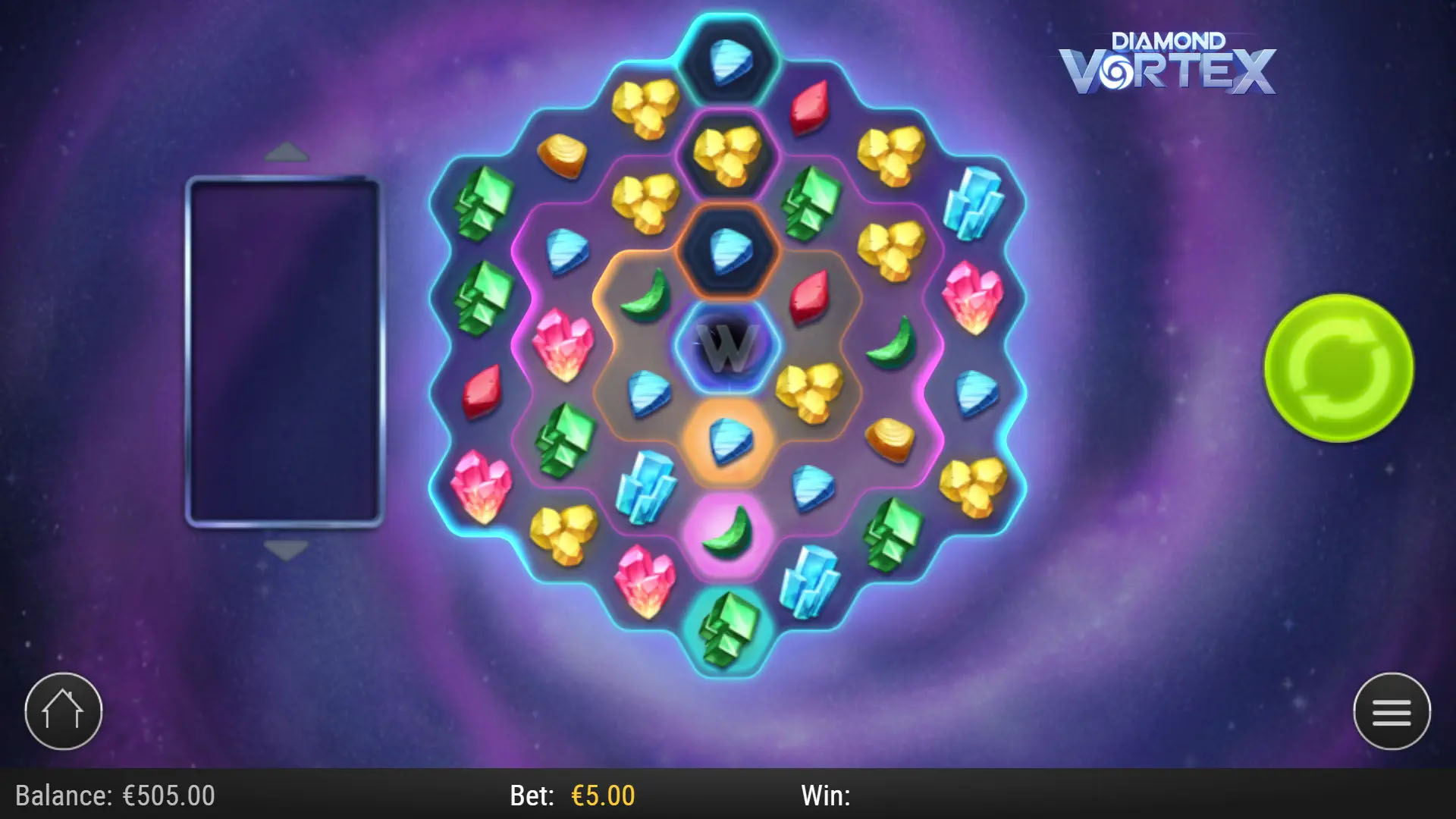
Task: Open the hamburger menu
Action: [x=1392, y=713]
